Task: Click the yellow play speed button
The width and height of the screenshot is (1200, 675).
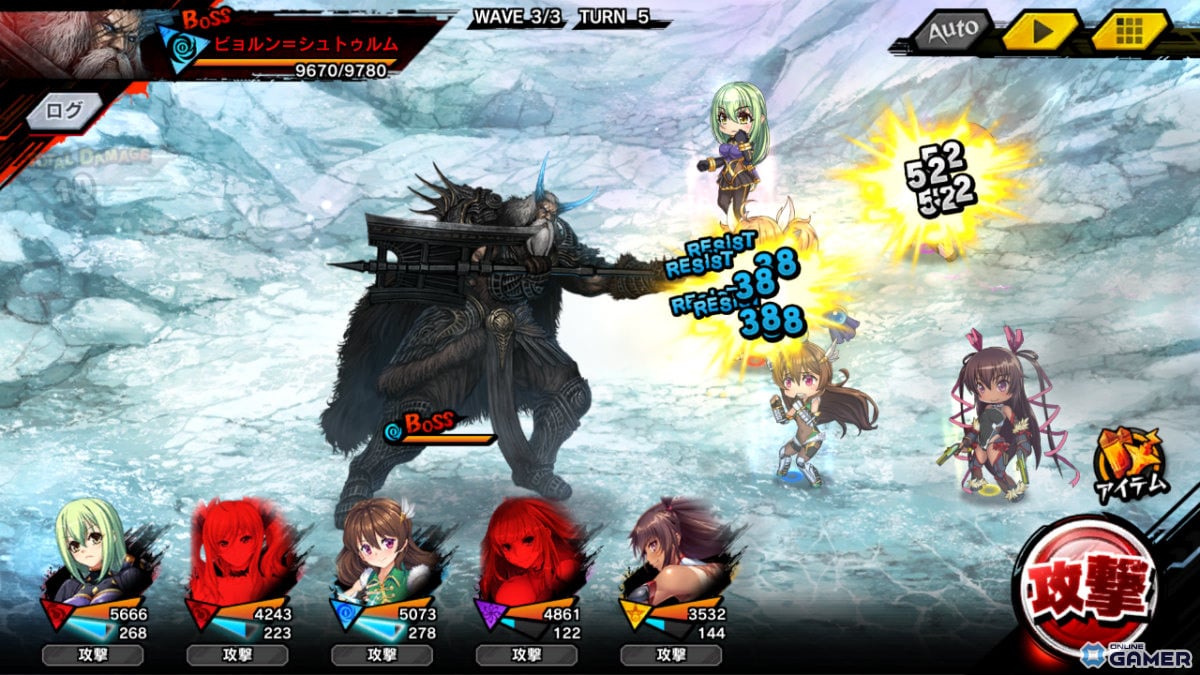Action: click(x=1040, y=31)
